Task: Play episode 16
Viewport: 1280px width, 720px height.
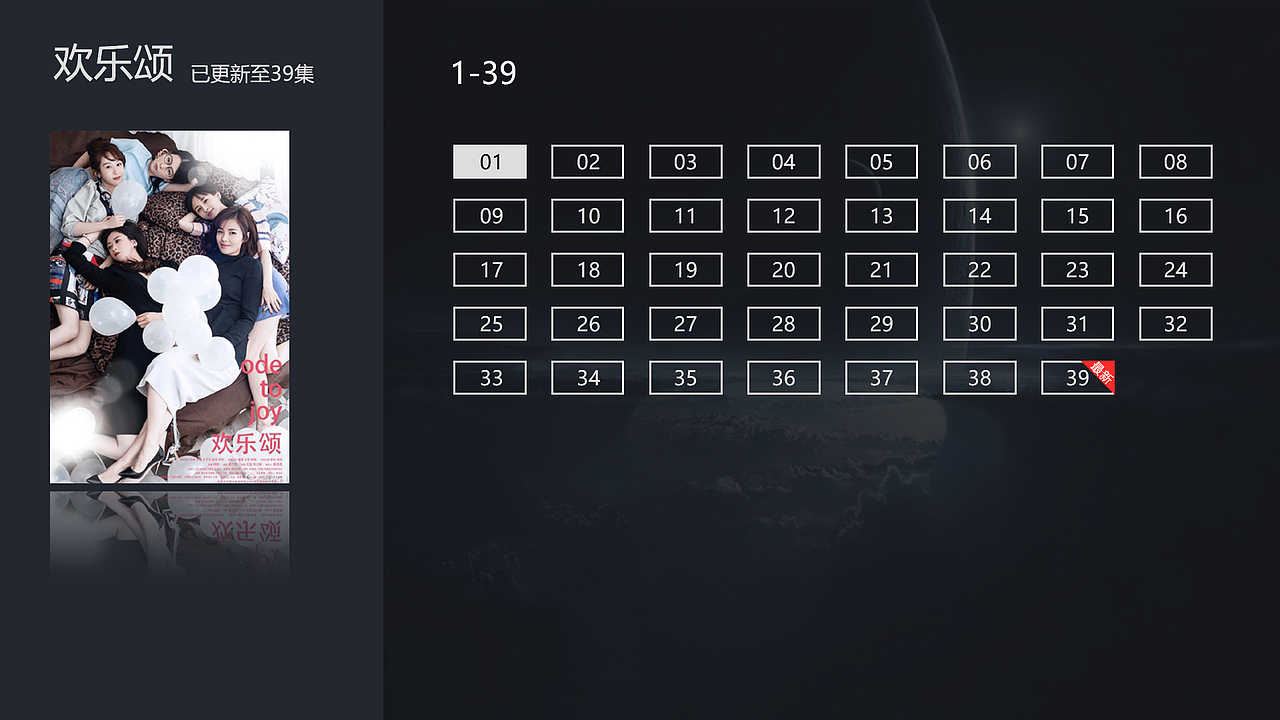Action: (1175, 215)
